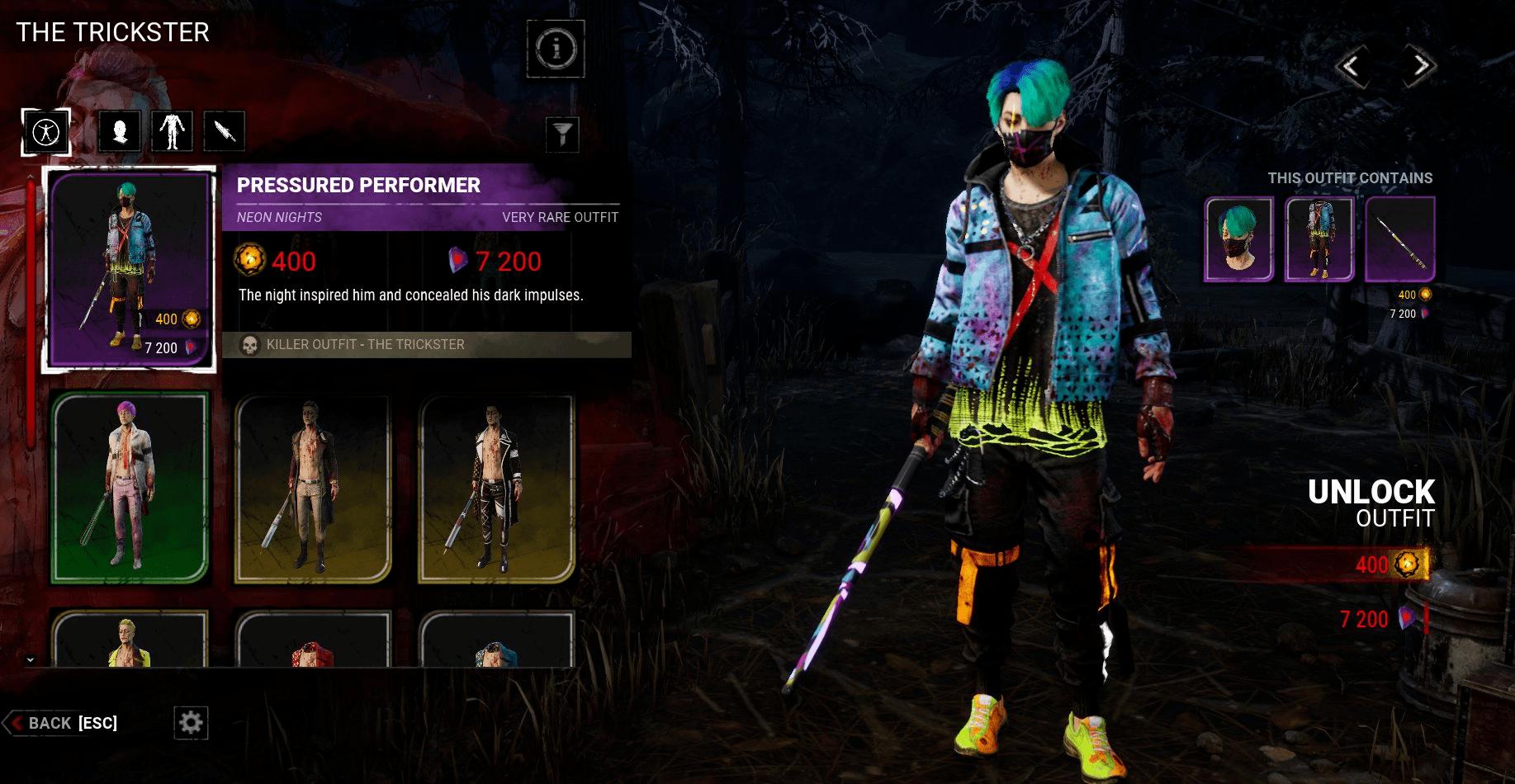This screenshot has height=784, width=1515.
Task: Choose the black and white jacket outfit
Action: 496,487
